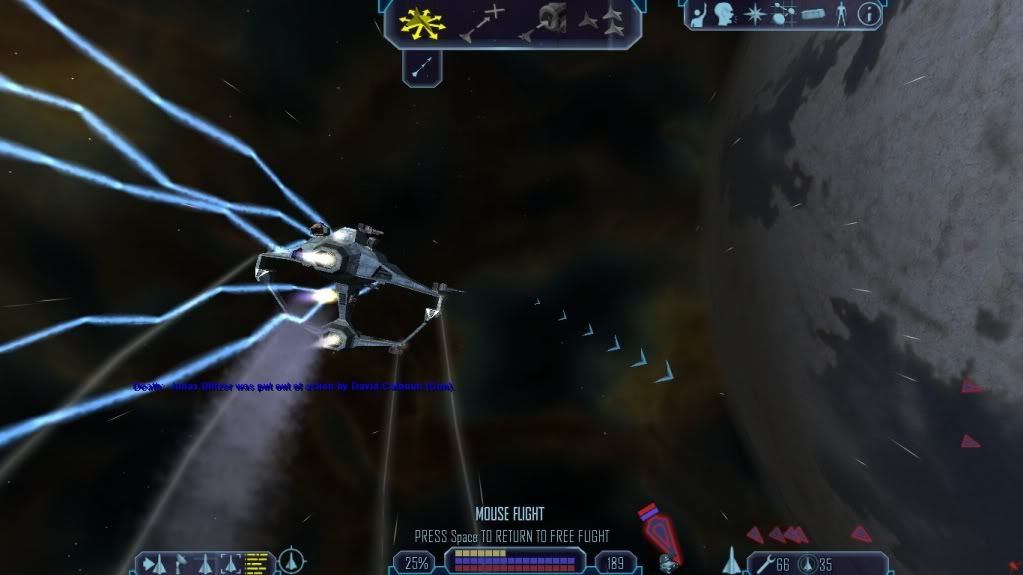The width and height of the screenshot is (1023, 575).
Task: Open the planets and orbits icon
Action: 783,15
